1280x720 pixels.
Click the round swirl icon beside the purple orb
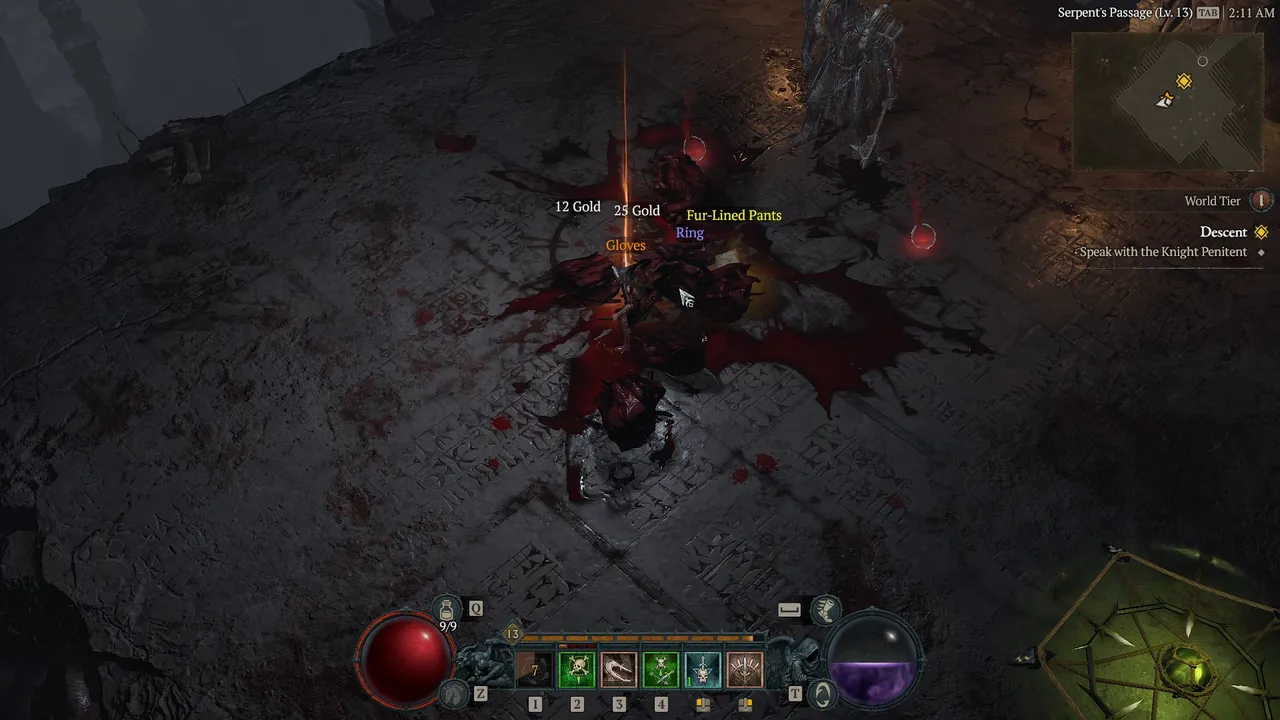click(821, 693)
